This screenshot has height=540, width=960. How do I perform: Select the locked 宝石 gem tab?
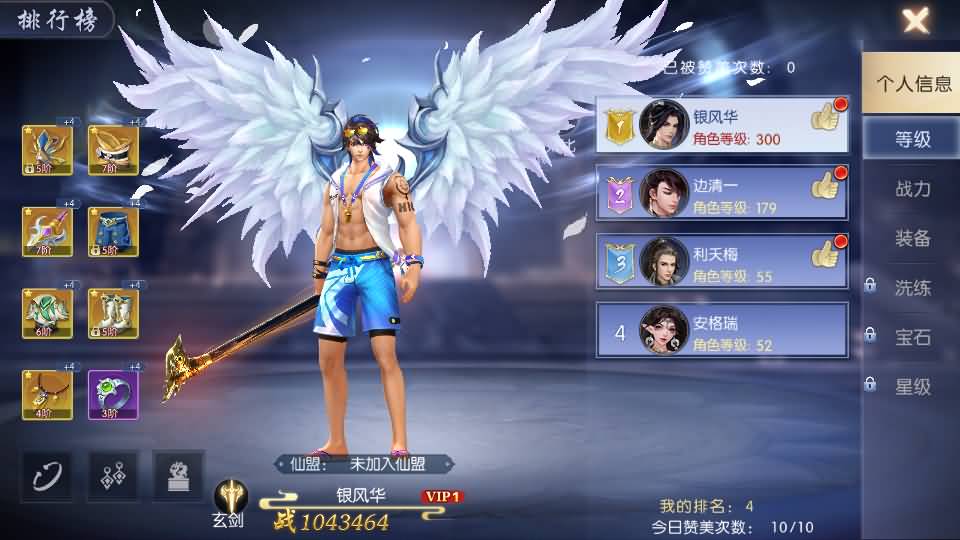(x=912, y=337)
